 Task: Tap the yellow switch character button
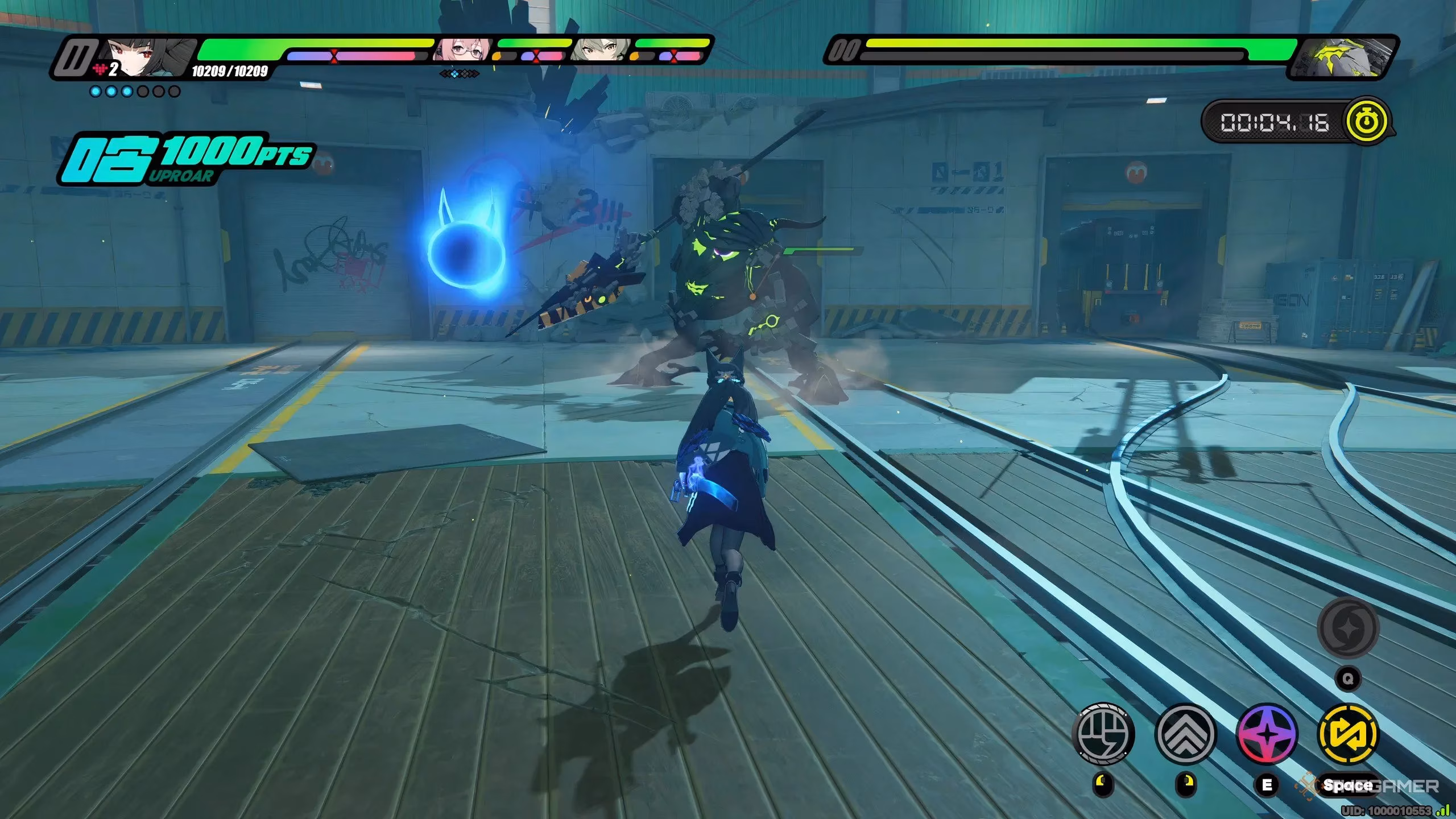click(1348, 733)
